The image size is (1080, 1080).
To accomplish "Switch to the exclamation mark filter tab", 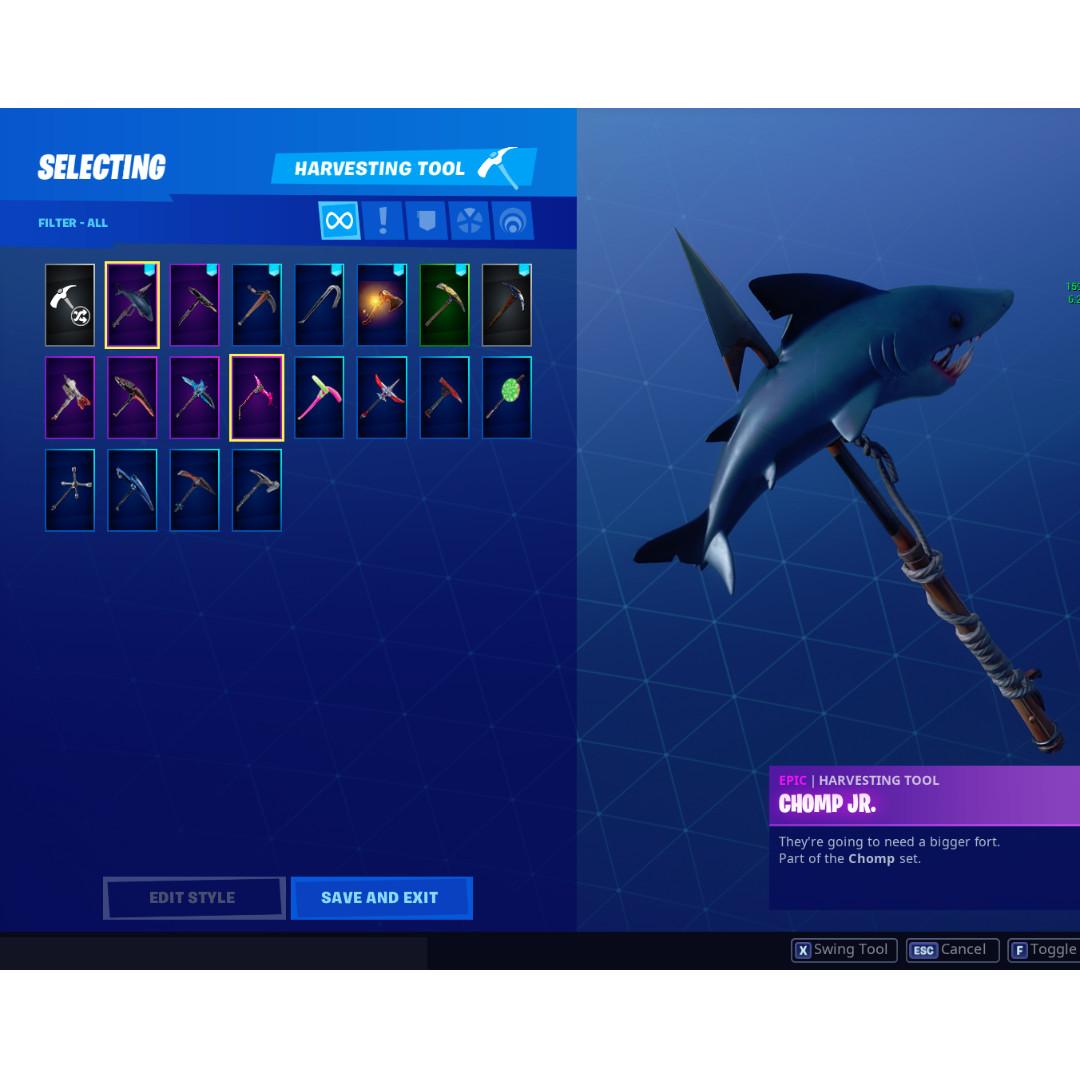I will point(383,220).
